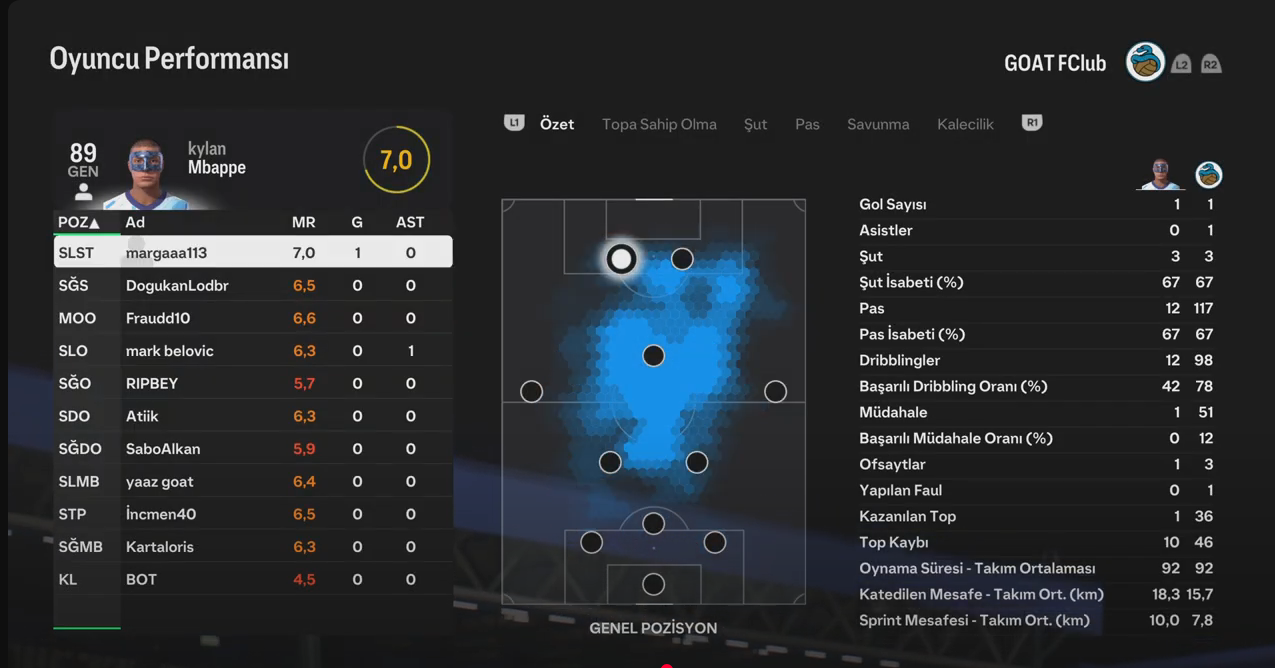The height and width of the screenshot is (668, 1275).
Task: Select SaboAlkan in the list
Action: pyautogui.click(x=252, y=449)
